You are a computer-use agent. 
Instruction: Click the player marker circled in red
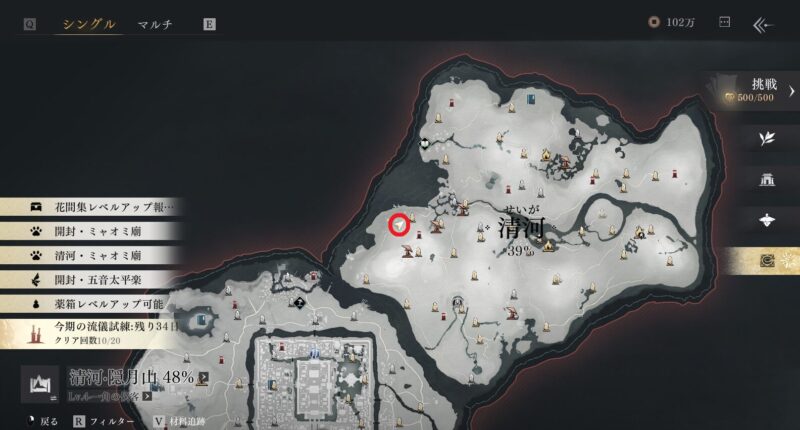point(400,226)
